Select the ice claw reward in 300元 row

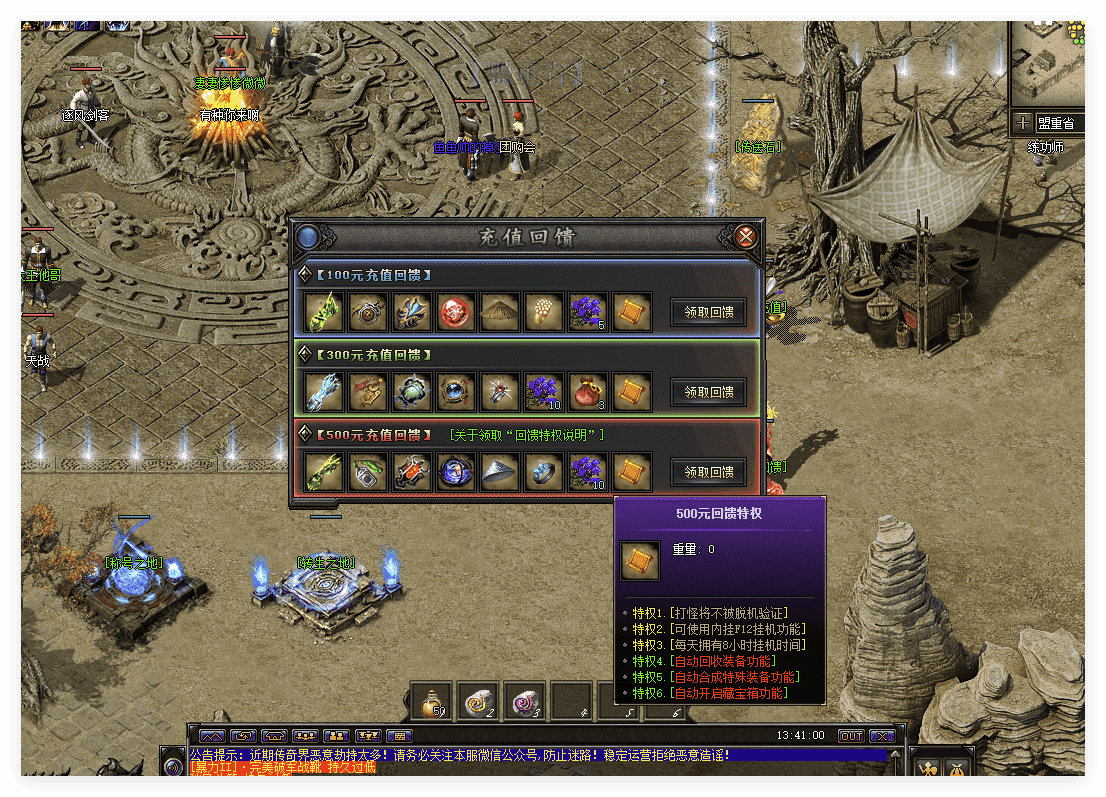coord(324,392)
